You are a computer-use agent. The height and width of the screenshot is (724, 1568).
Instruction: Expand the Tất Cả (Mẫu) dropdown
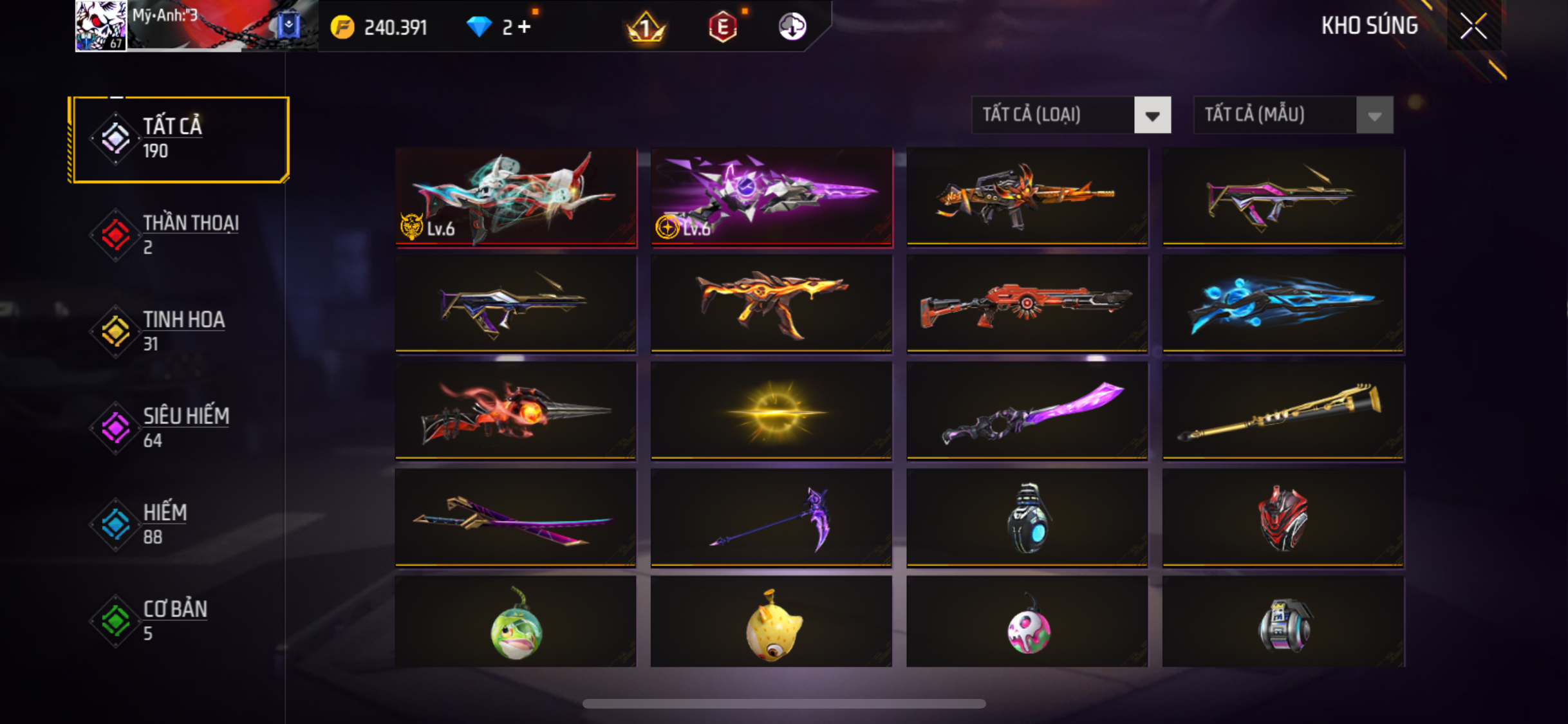[1293, 115]
